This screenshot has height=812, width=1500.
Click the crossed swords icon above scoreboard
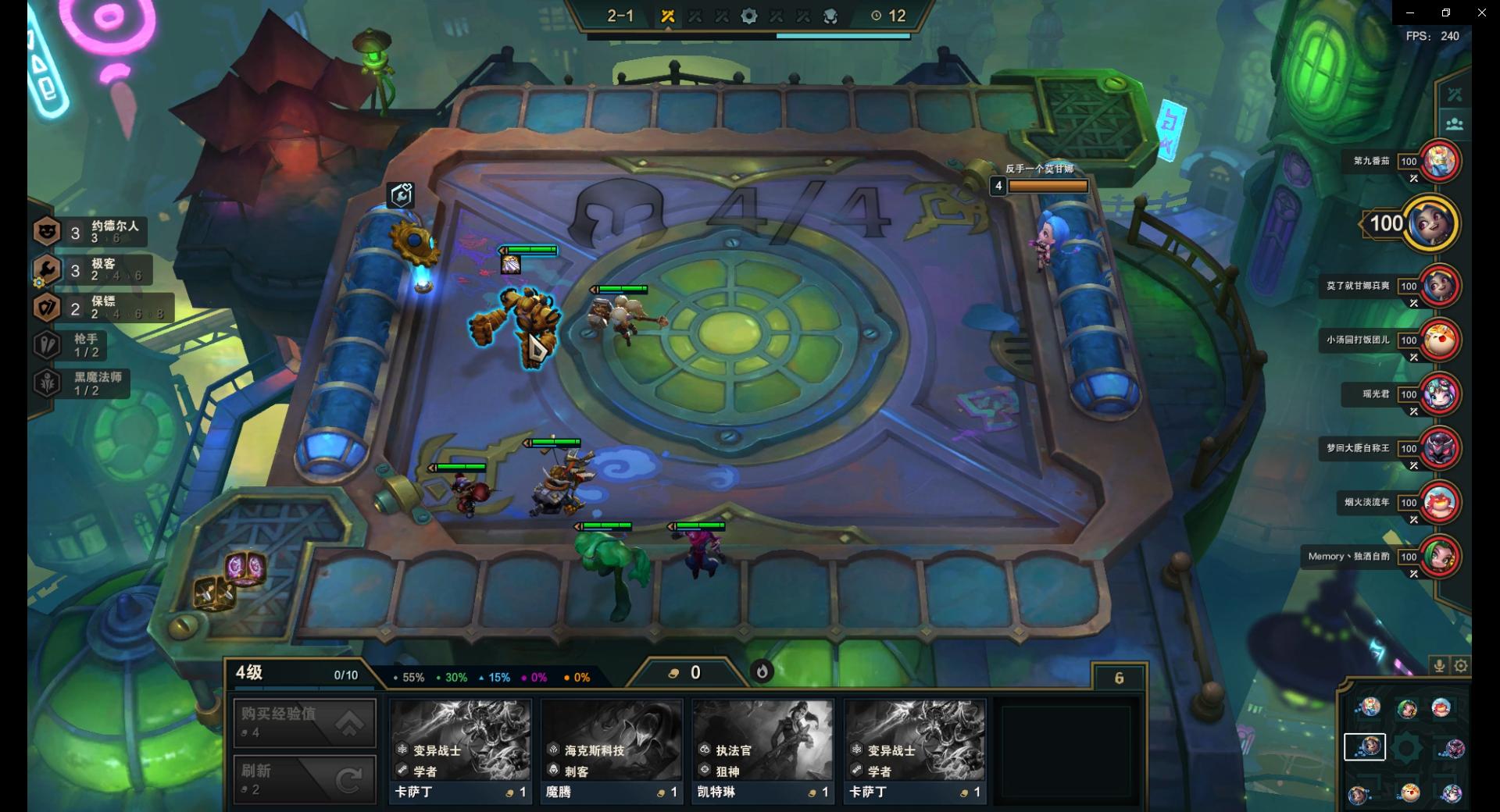(1454, 94)
